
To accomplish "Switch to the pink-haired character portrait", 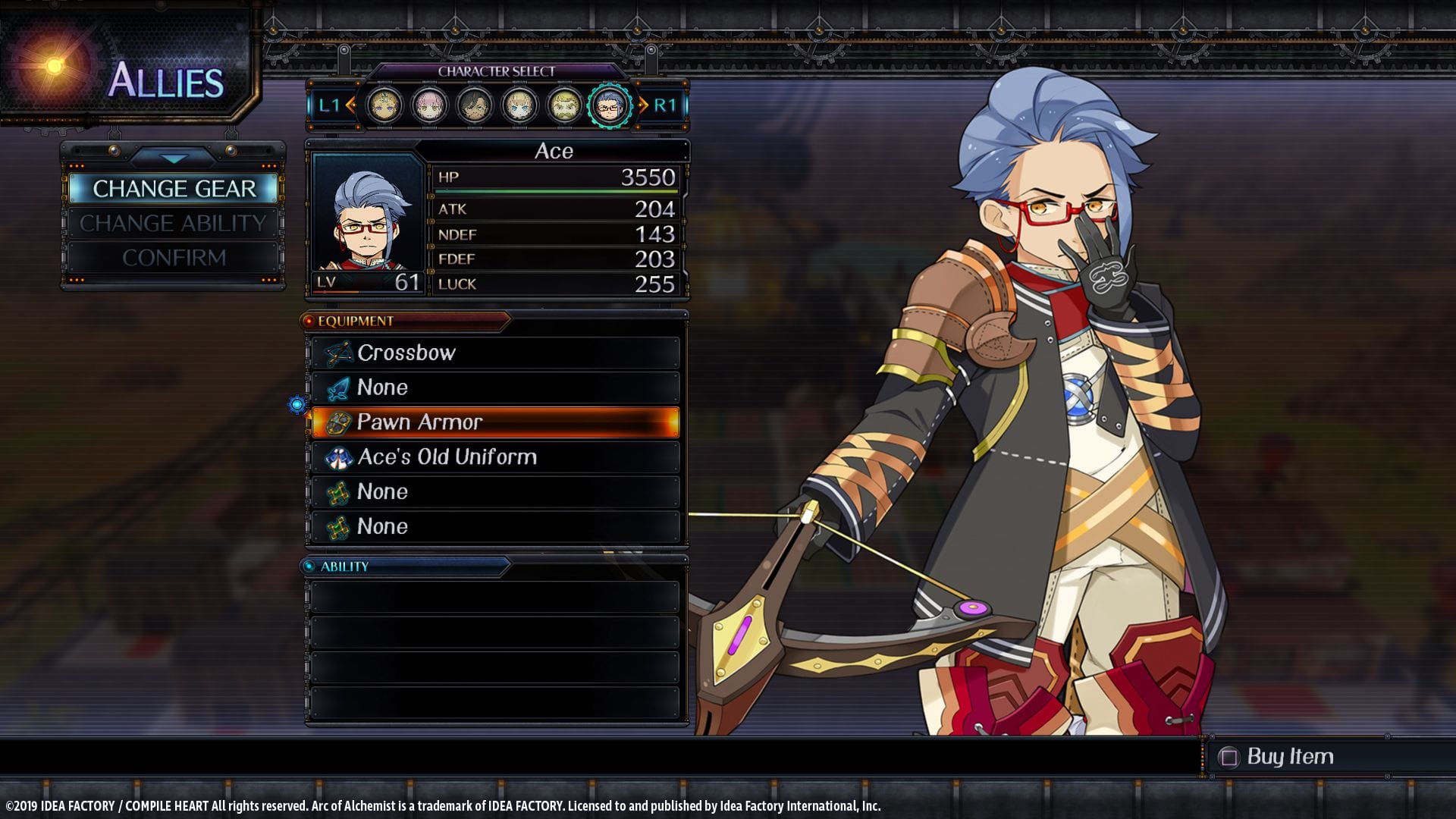I will 429,105.
